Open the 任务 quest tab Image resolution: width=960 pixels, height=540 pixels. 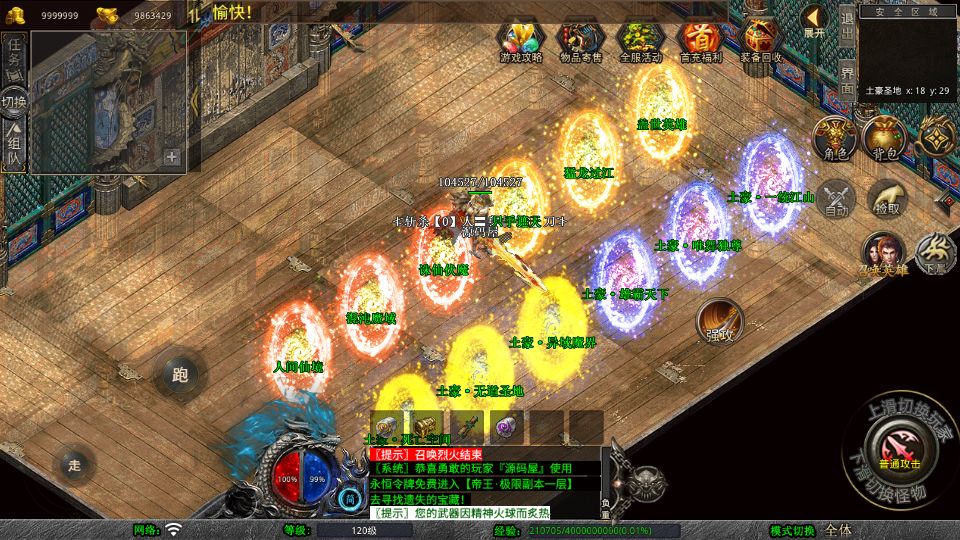point(14,58)
